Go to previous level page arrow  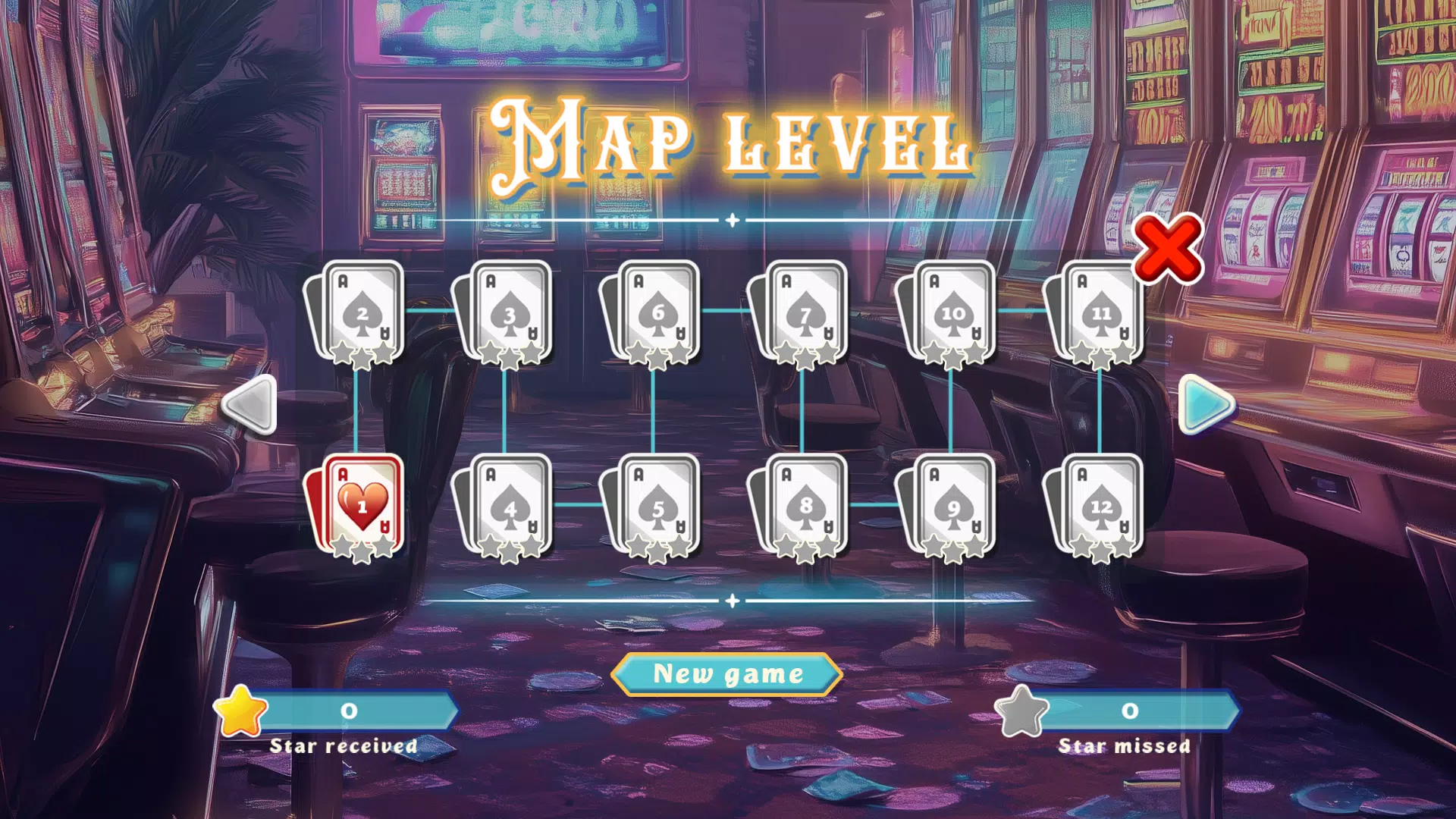251,405
